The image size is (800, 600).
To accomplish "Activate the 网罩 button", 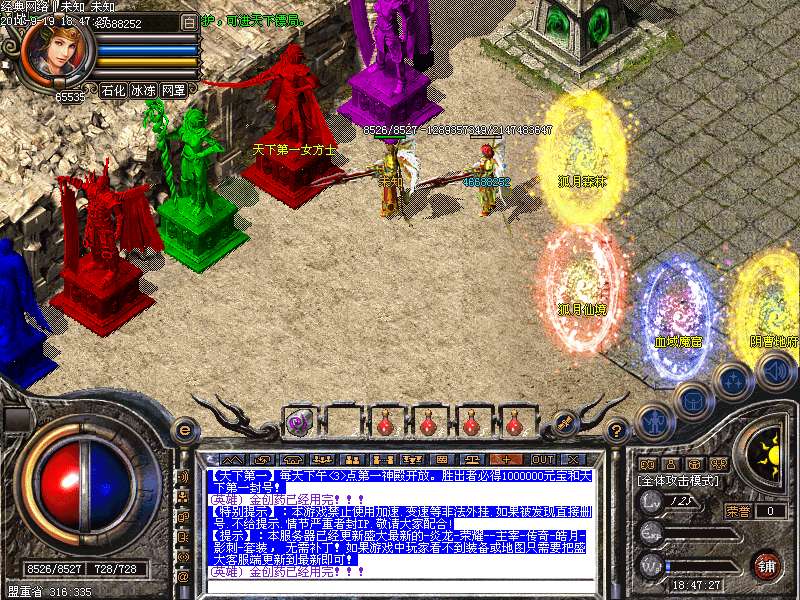I will click(x=173, y=90).
